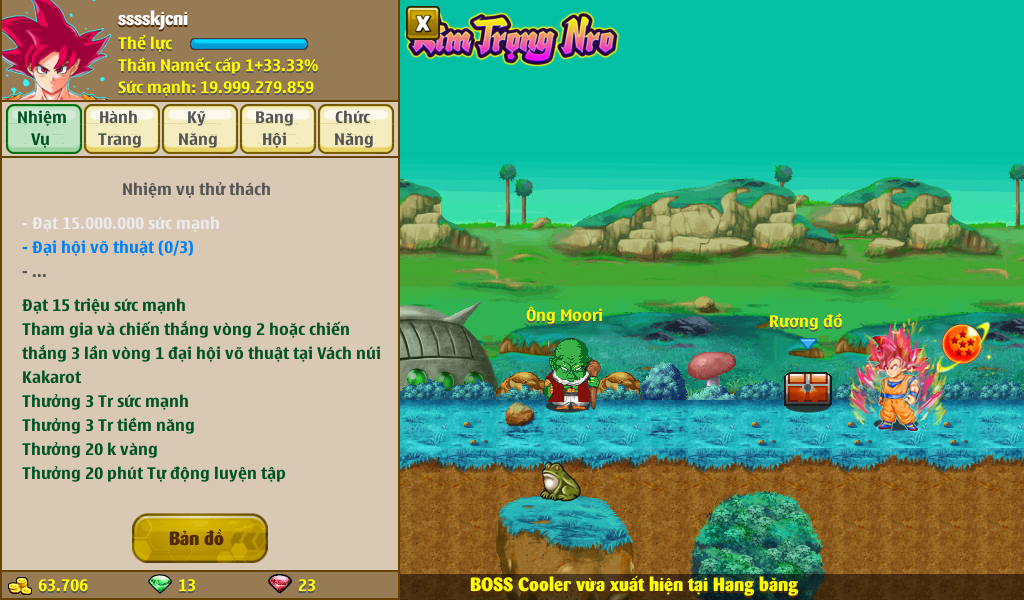Close the panel with the X button
This screenshot has height=600, width=1024.
click(423, 23)
